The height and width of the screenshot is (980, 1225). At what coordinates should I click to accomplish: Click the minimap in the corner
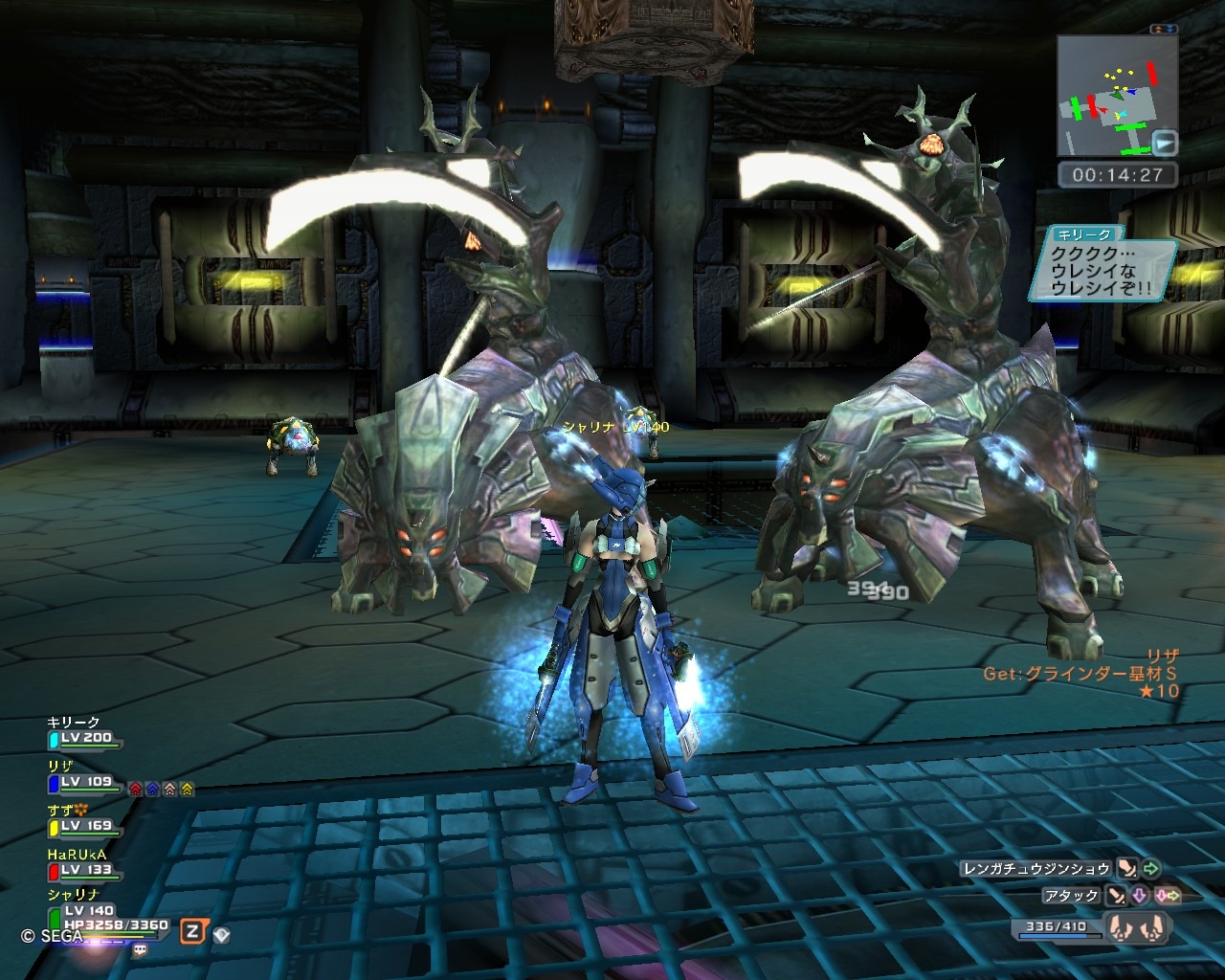click(x=1110, y=95)
